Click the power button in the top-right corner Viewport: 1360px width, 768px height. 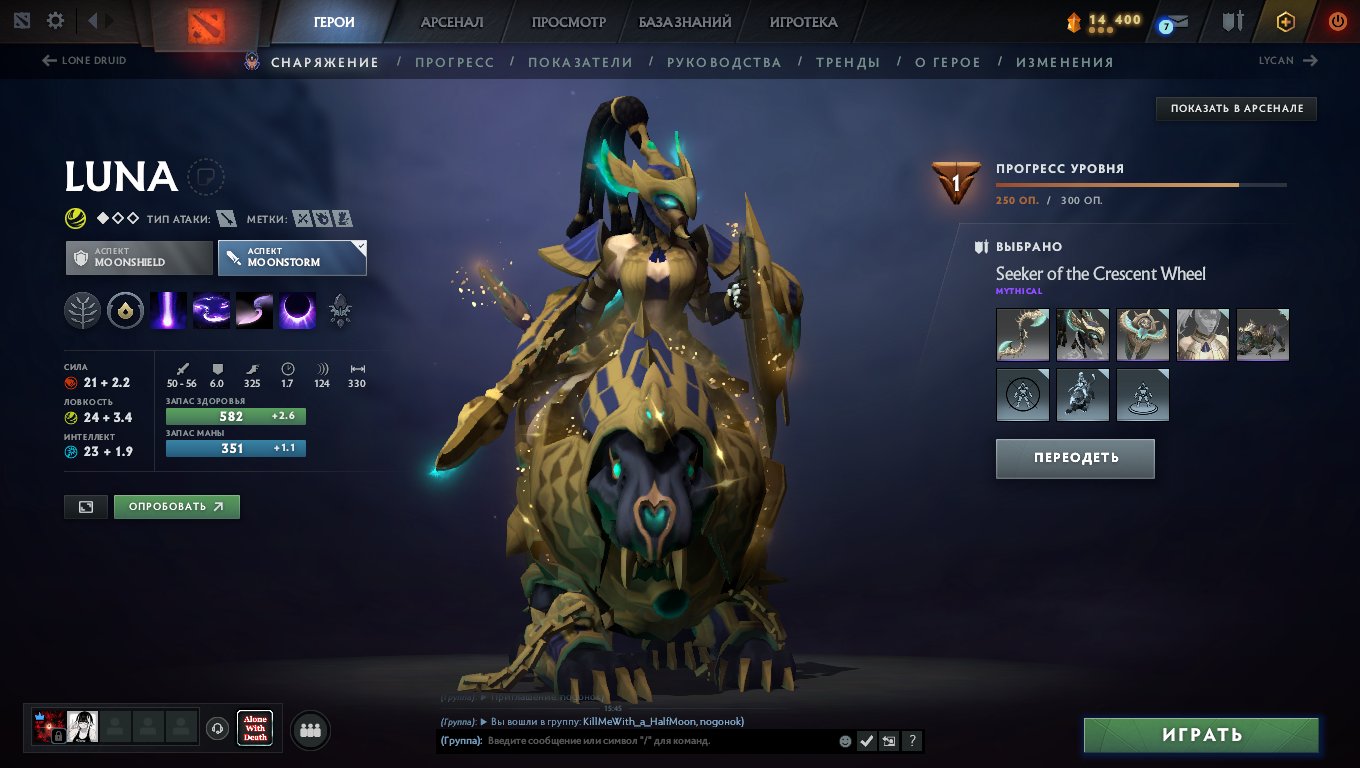click(x=1337, y=20)
